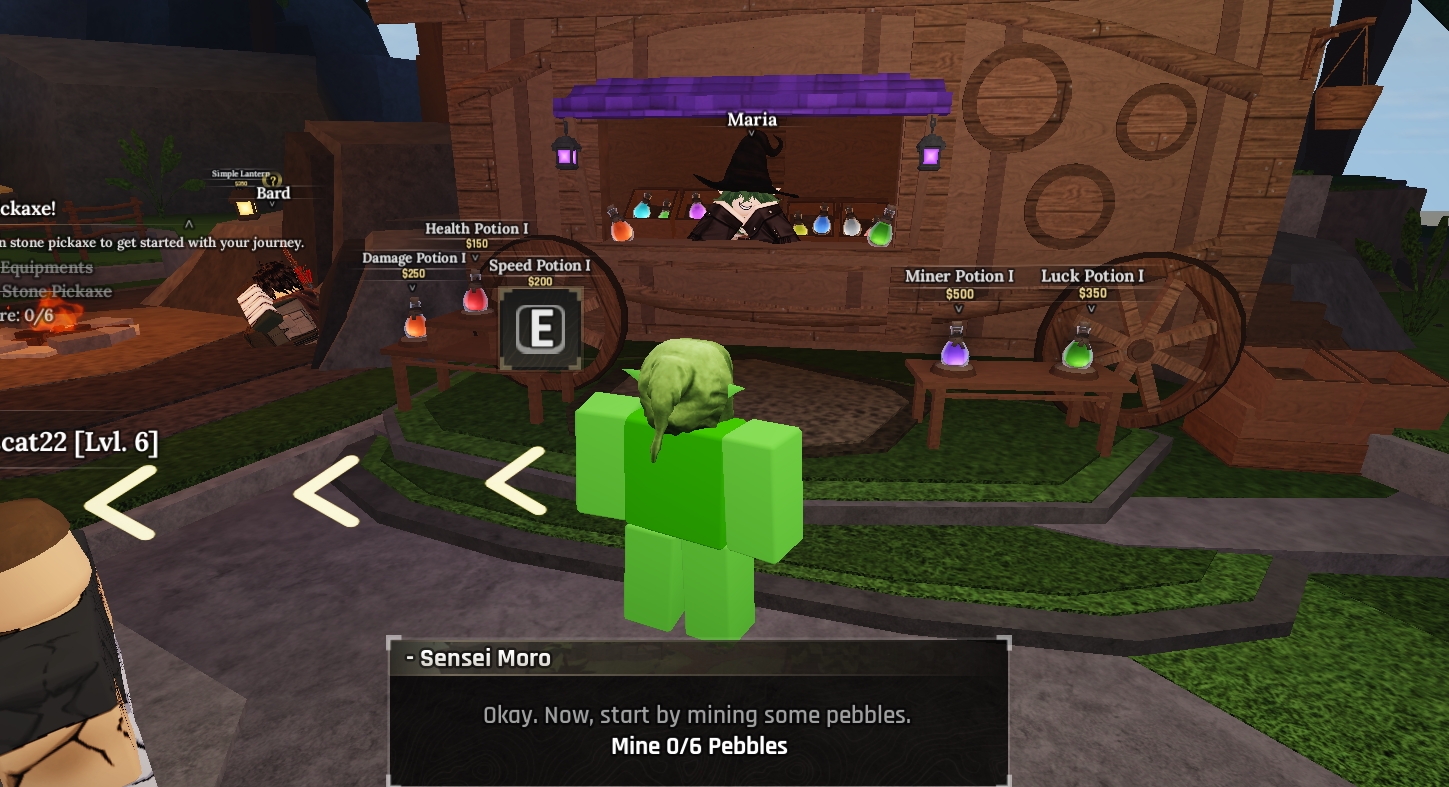Click the $200 price tag of Speed Potion
Image resolution: width=1449 pixels, height=787 pixels.
(x=540, y=281)
